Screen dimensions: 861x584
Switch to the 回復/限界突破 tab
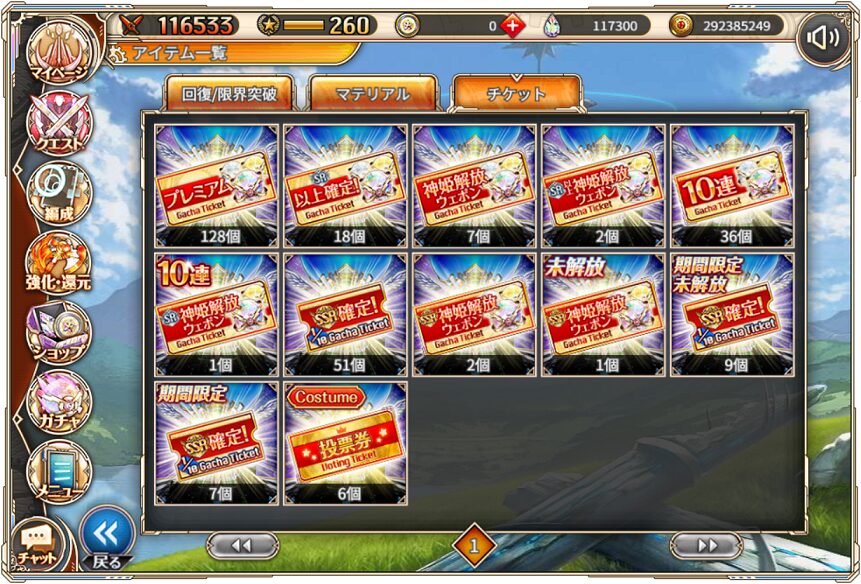229,95
